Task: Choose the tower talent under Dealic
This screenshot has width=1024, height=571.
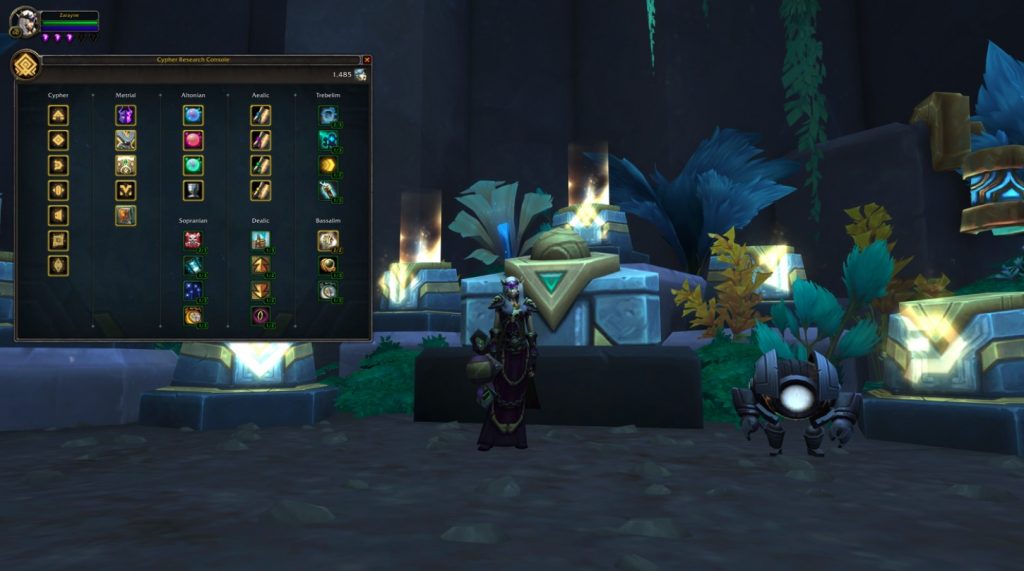Action: click(260, 240)
